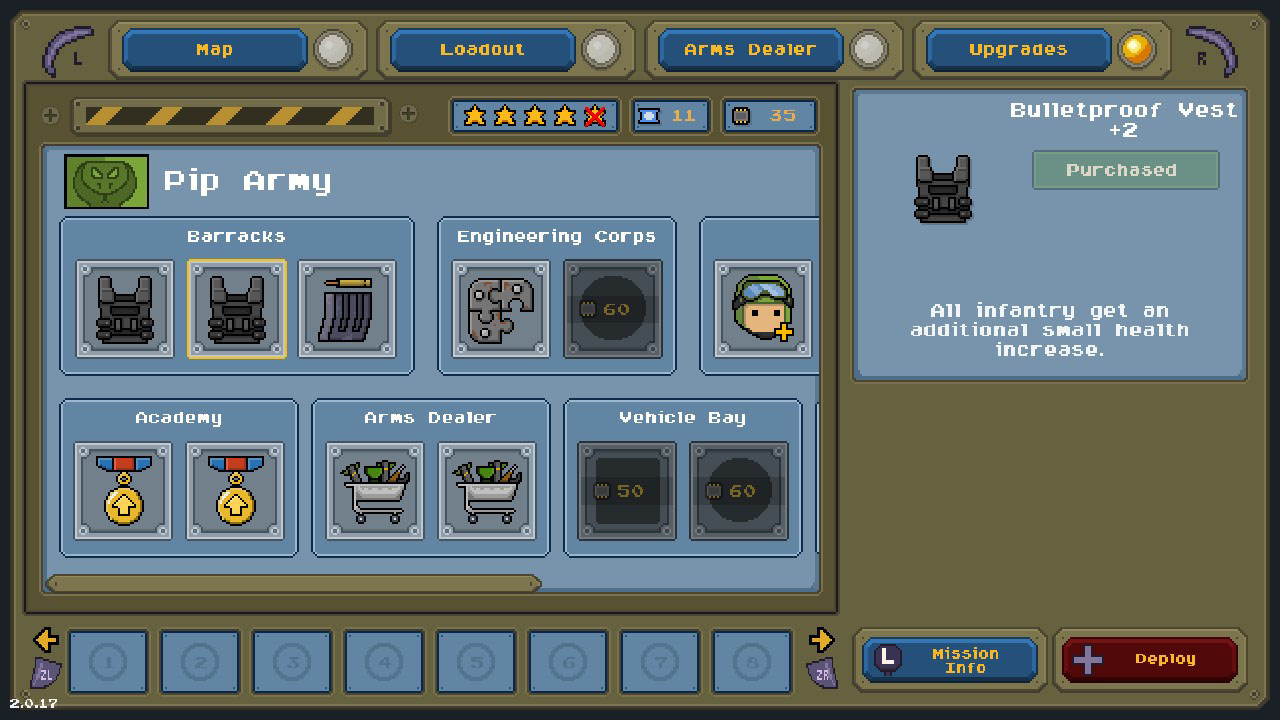Buy the 50-cost Vehicle Bay upgrade

(626, 491)
